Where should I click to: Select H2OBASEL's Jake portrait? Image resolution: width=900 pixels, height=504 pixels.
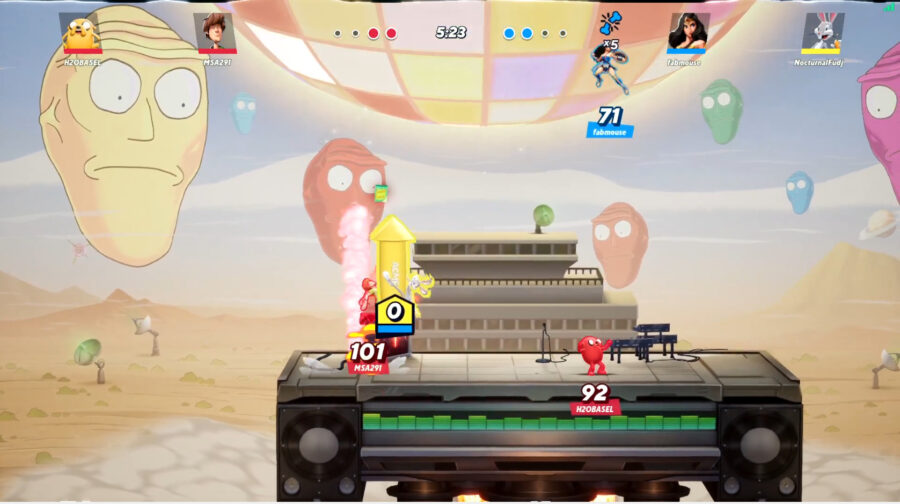pyautogui.click(x=81, y=30)
